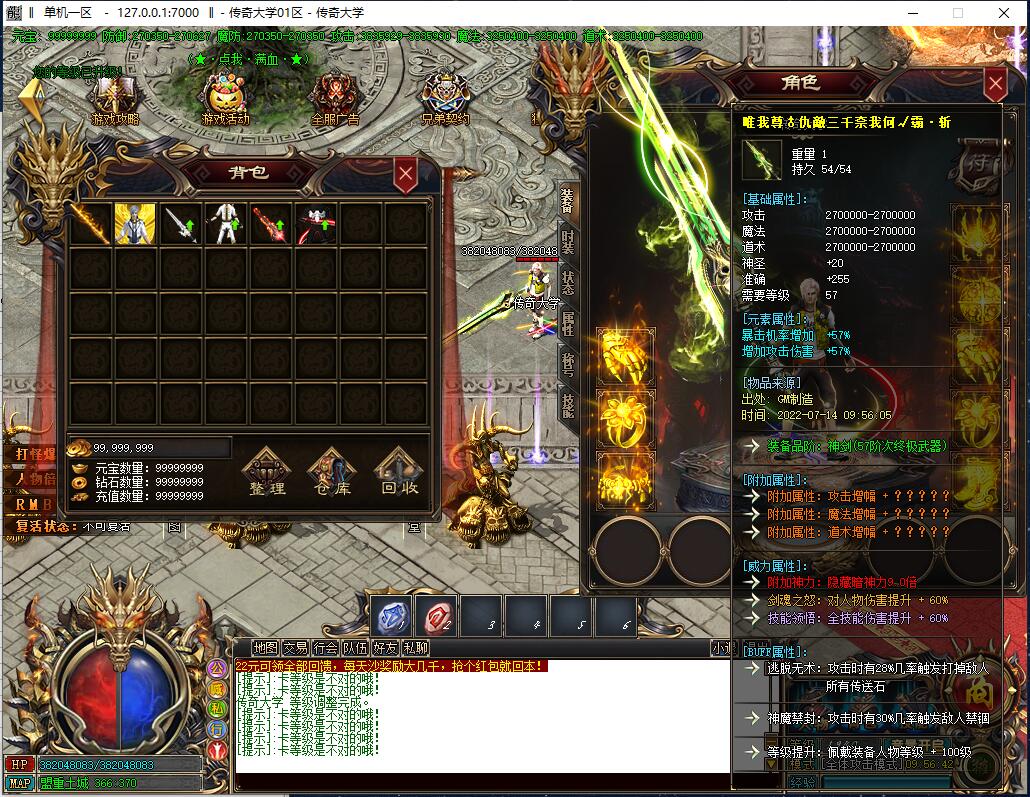Switch to the 称号 title tab

tap(568, 363)
